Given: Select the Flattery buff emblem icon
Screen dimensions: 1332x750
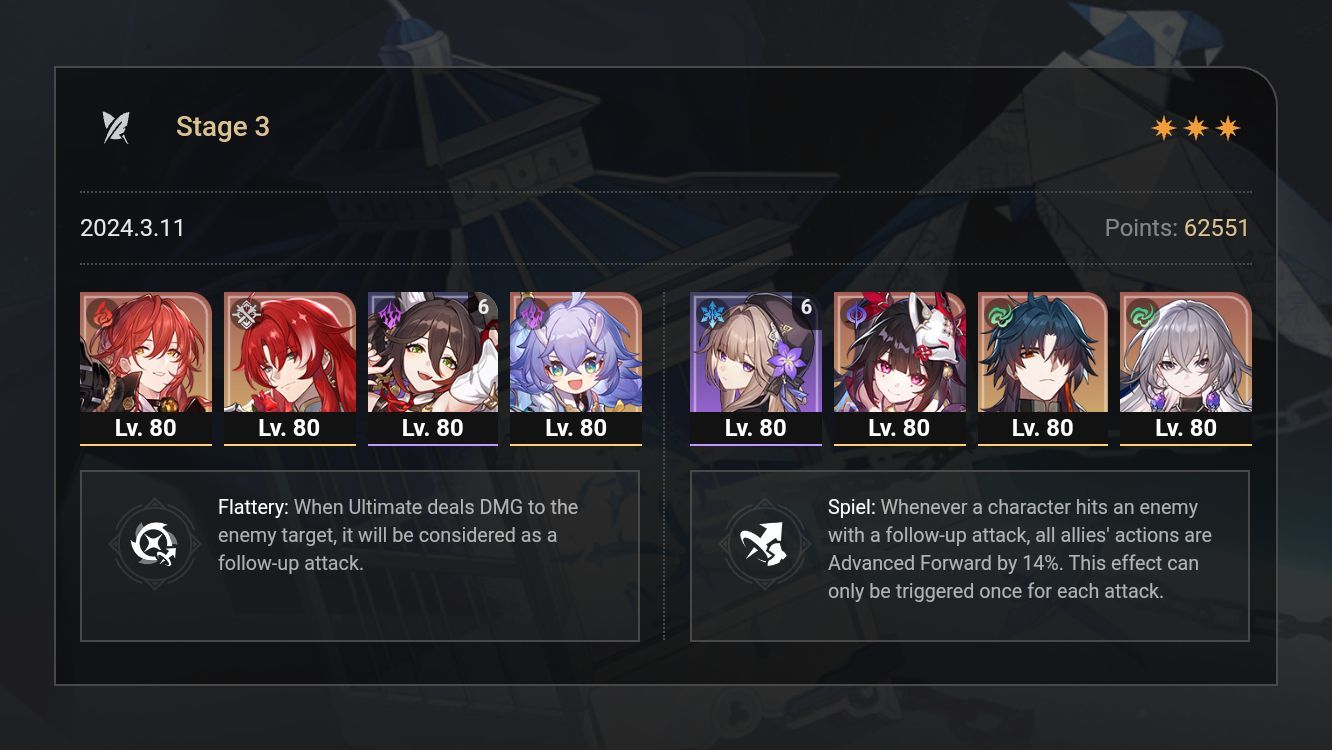Looking at the screenshot, I should pyautogui.click(x=155, y=544).
